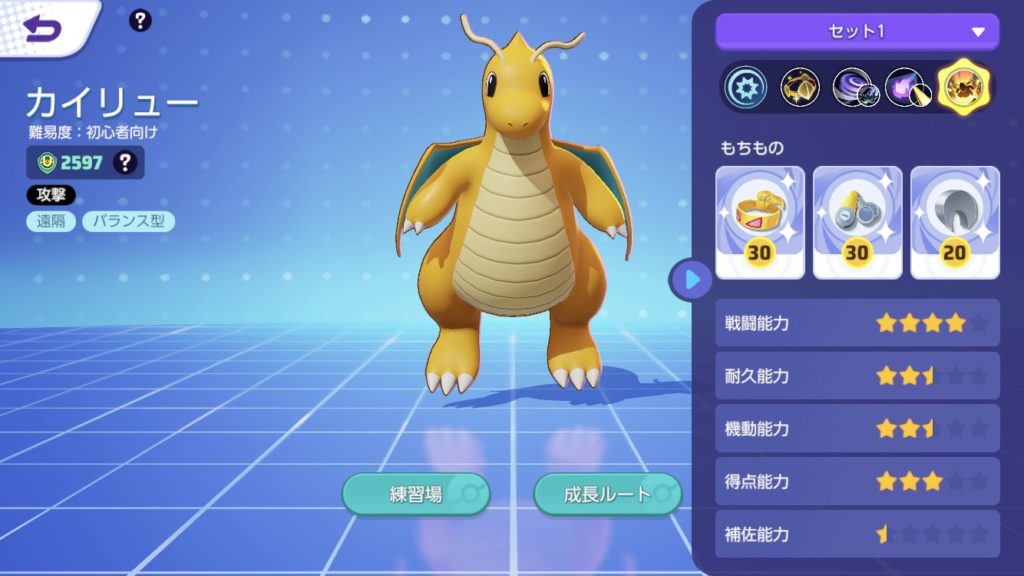Show info for the 2597 rating badge
The width and height of the screenshot is (1024, 576).
(x=125, y=162)
